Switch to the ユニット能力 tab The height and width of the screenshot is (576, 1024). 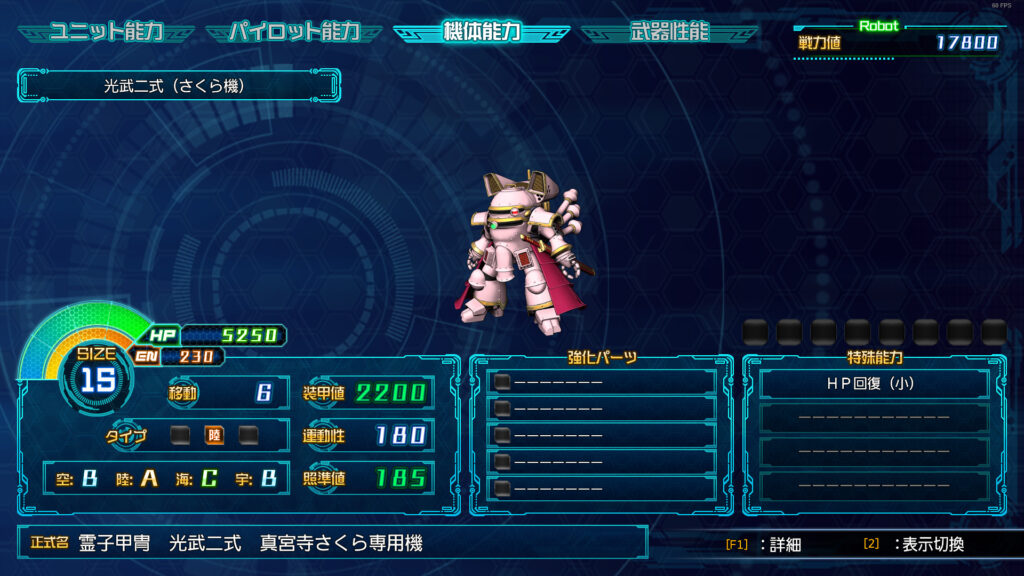coord(106,32)
